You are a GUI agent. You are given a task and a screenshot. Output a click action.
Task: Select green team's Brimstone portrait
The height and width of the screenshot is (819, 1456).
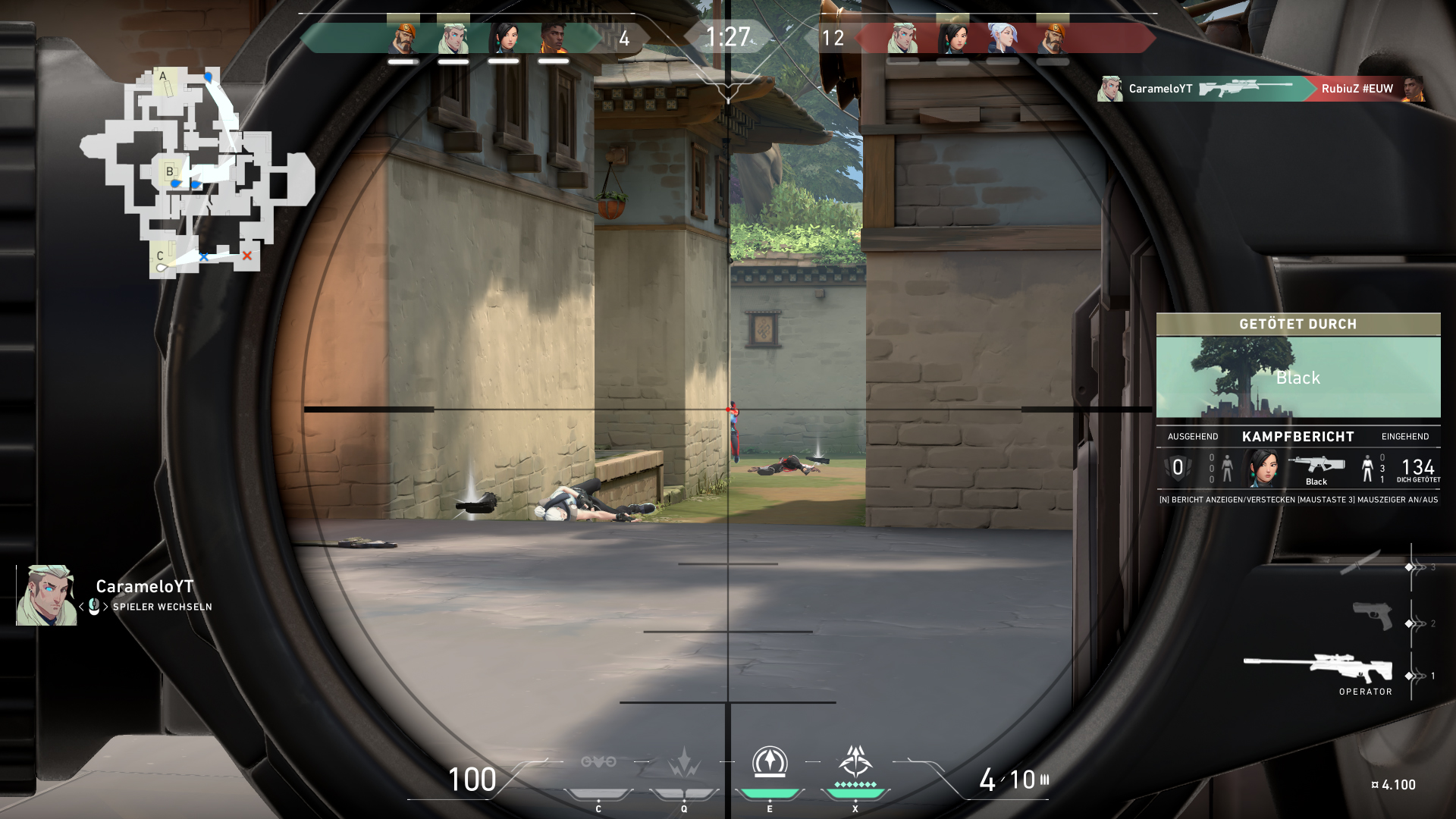(403, 38)
